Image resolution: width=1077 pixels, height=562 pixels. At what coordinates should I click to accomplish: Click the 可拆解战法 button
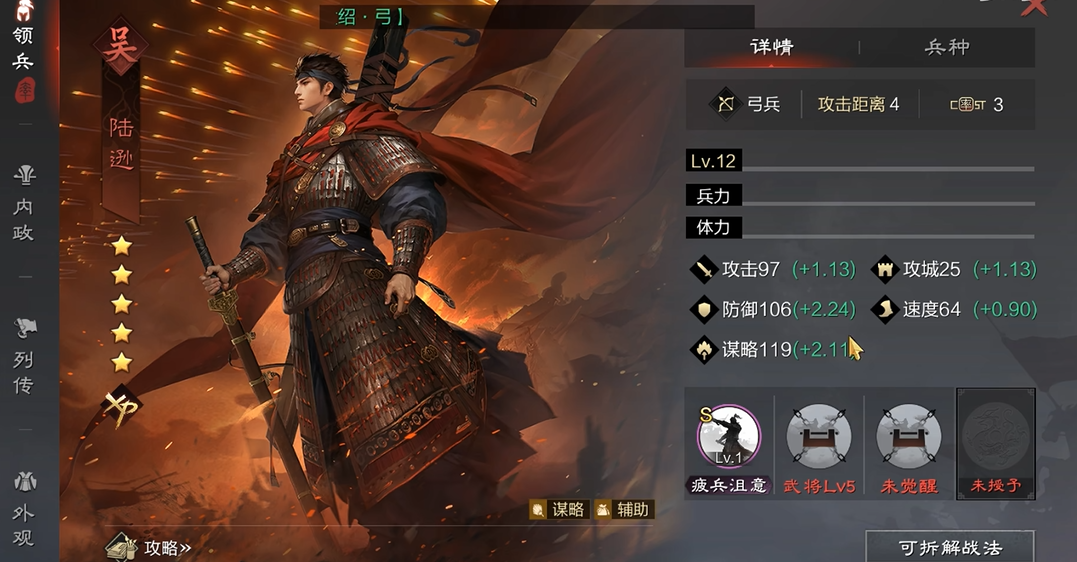point(949,547)
